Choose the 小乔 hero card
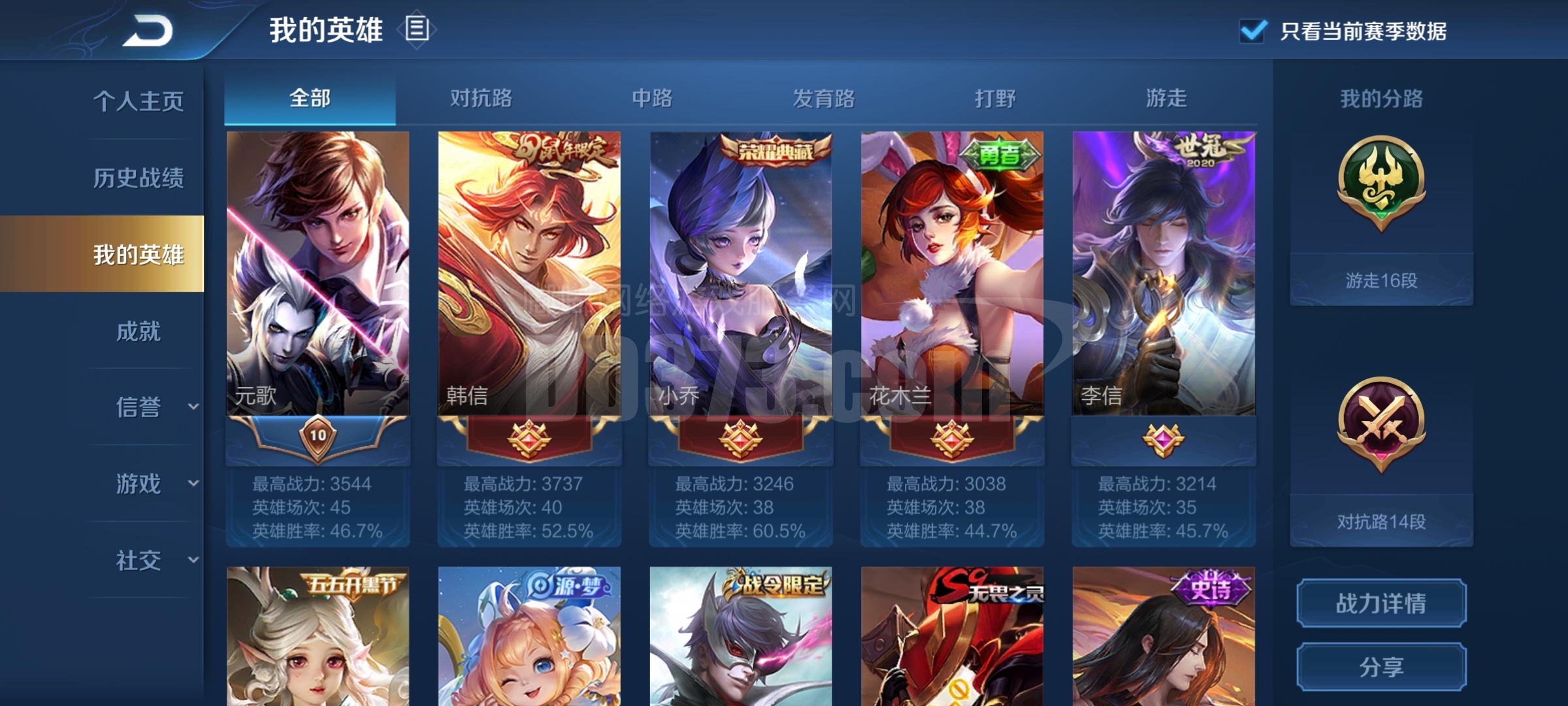This screenshot has width=1568, height=706. pos(741,275)
